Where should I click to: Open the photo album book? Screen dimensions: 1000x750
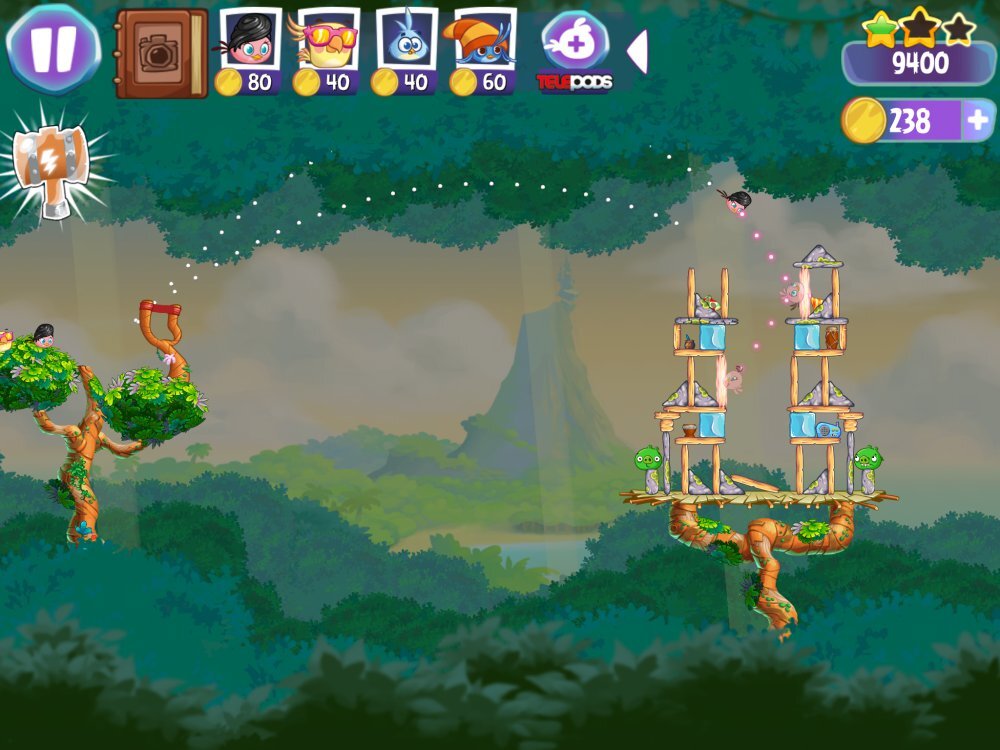[160, 54]
